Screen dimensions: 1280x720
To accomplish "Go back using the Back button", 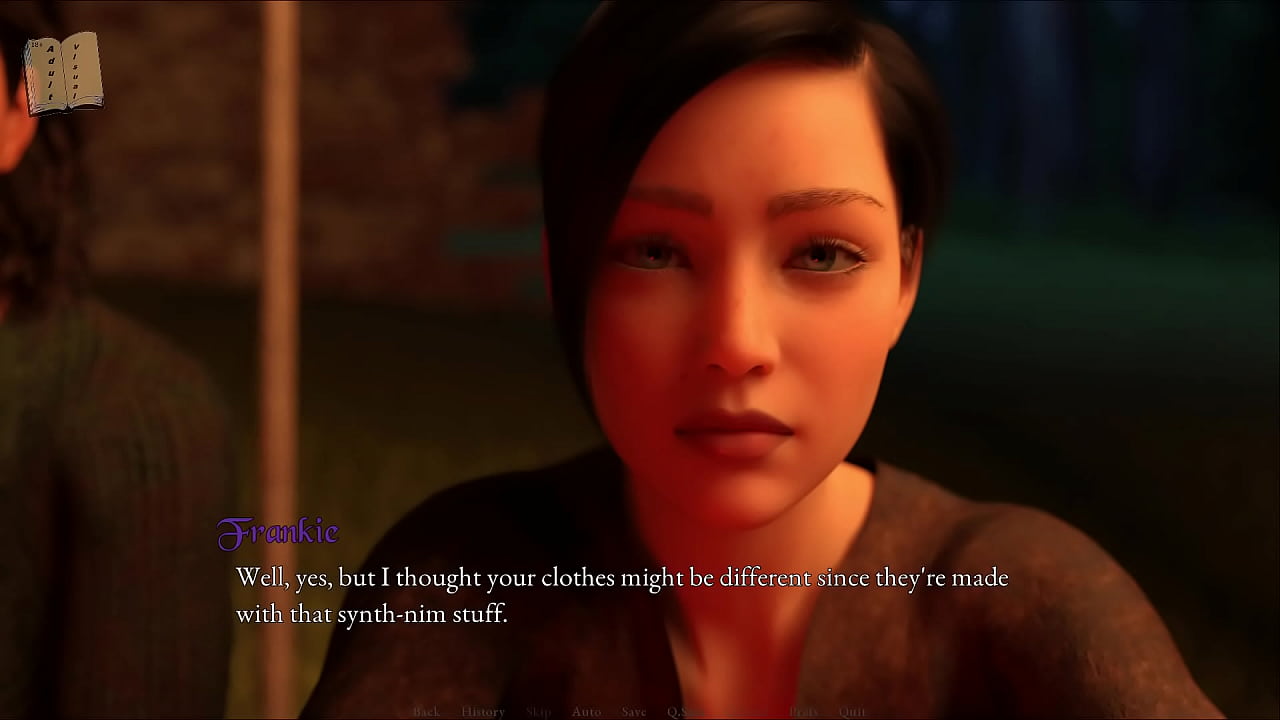I will pyautogui.click(x=426, y=712).
